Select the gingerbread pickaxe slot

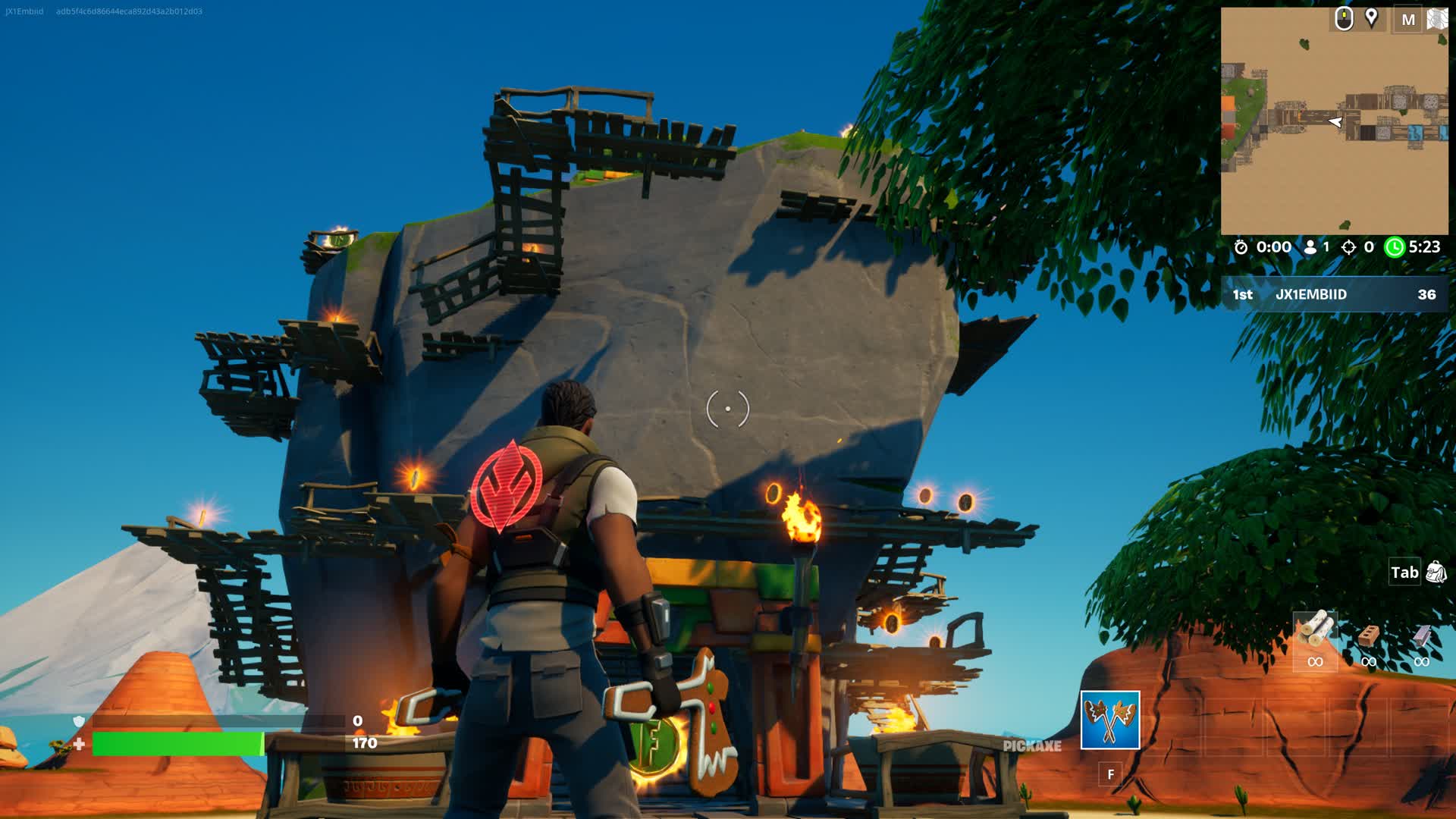1109,720
